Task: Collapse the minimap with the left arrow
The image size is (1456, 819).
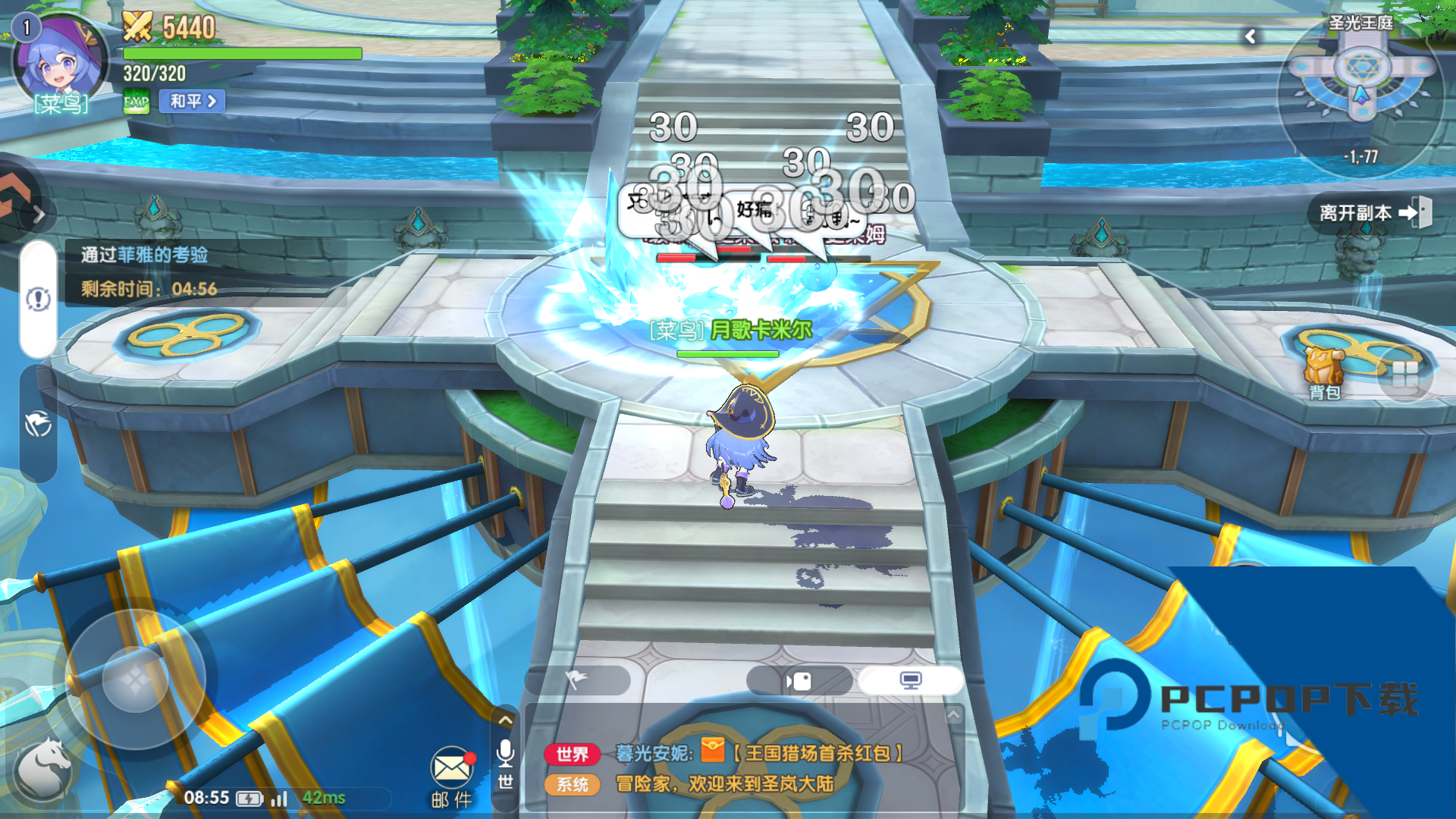Action: click(x=1250, y=36)
